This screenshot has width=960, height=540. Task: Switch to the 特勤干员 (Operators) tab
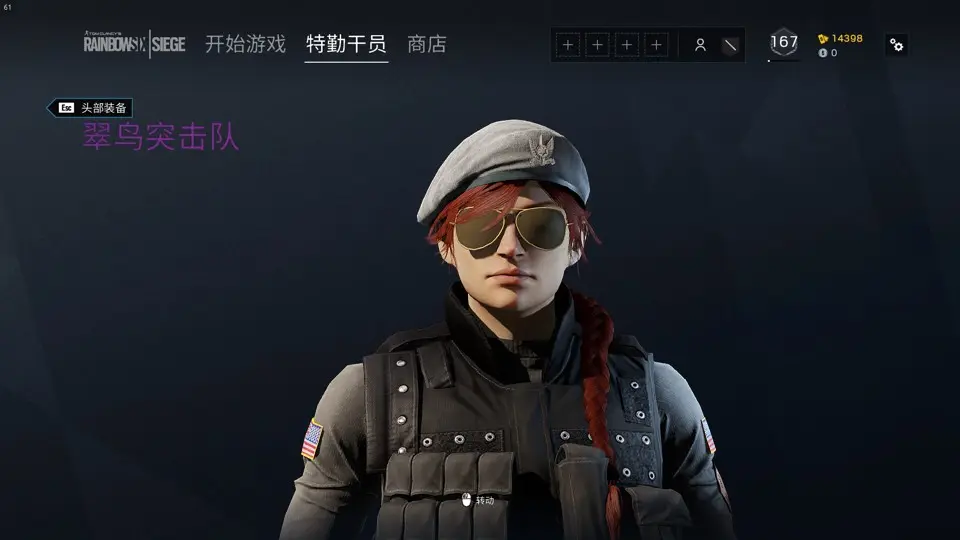346,44
